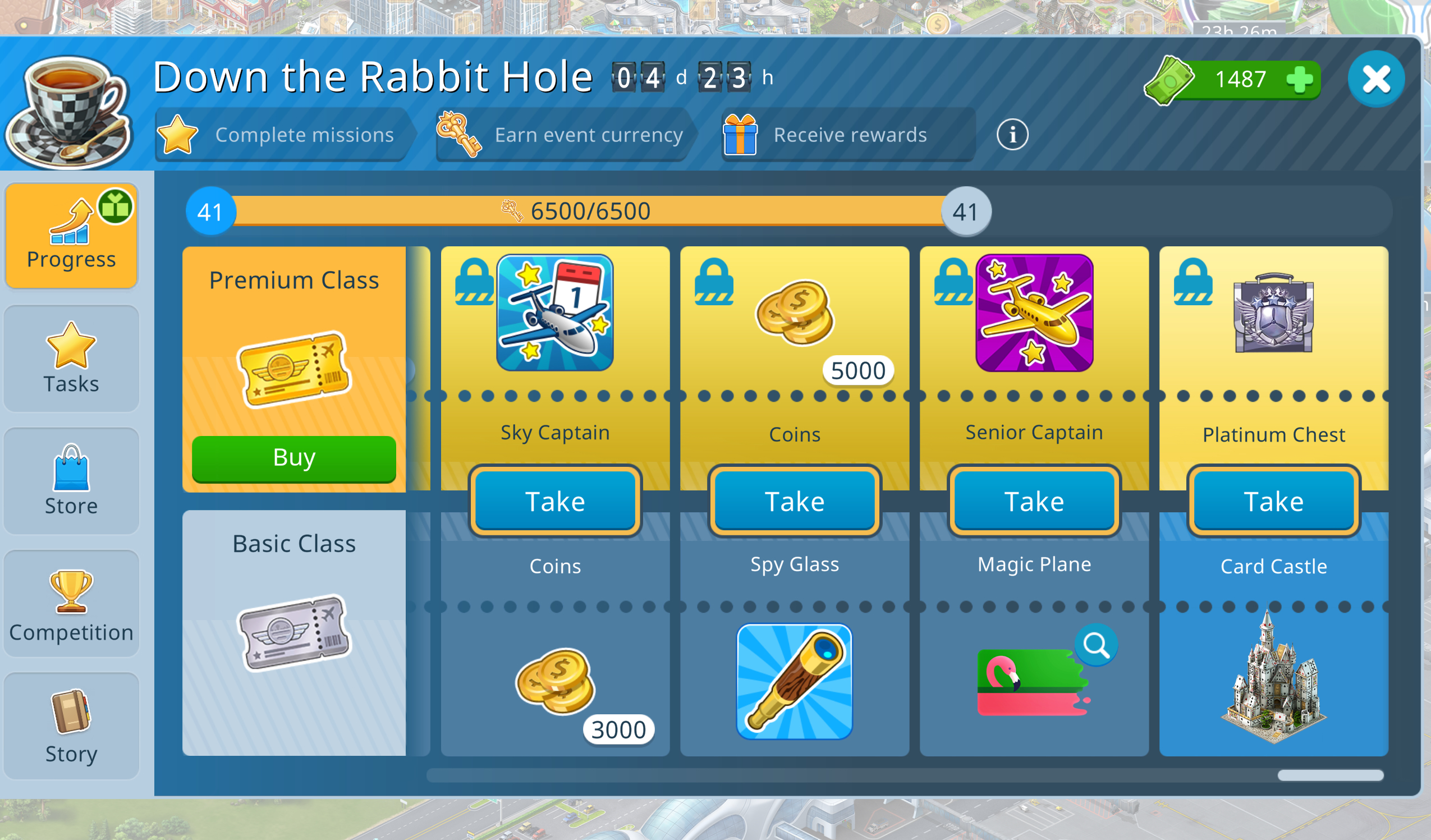Screen dimensions: 1431x840
Task: Select the Spy Glass reward icon
Action: click(795, 682)
